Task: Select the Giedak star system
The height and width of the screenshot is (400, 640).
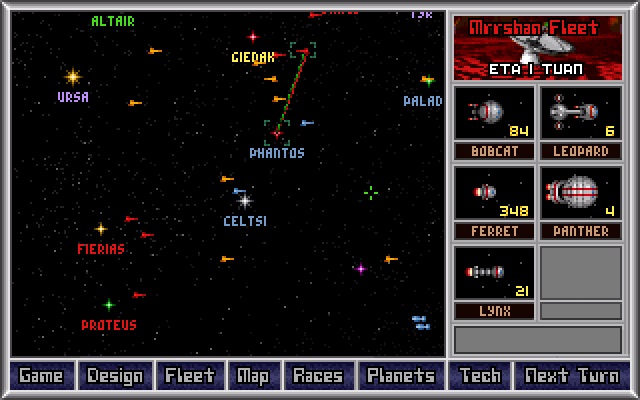Action: pyautogui.click(x=253, y=37)
